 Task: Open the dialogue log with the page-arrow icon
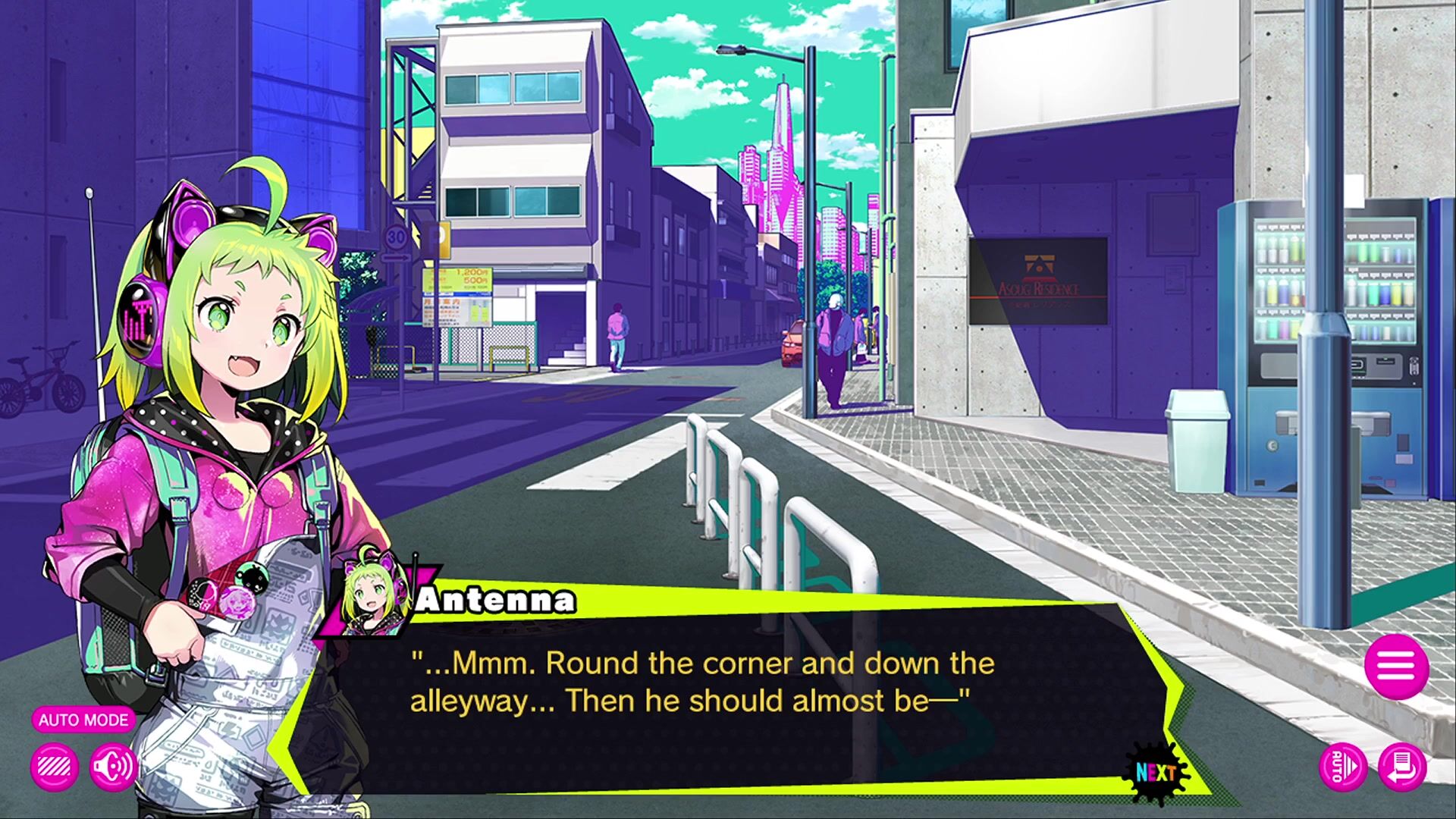point(1402,767)
